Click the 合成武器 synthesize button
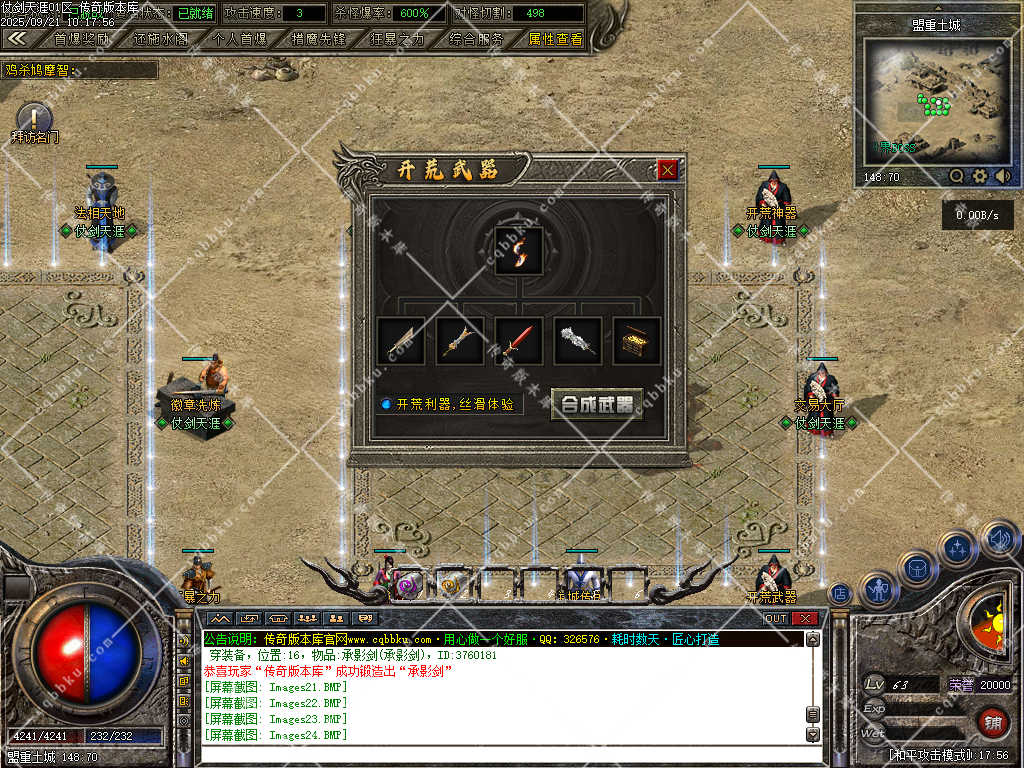The image size is (1024, 768). [x=597, y=404]
